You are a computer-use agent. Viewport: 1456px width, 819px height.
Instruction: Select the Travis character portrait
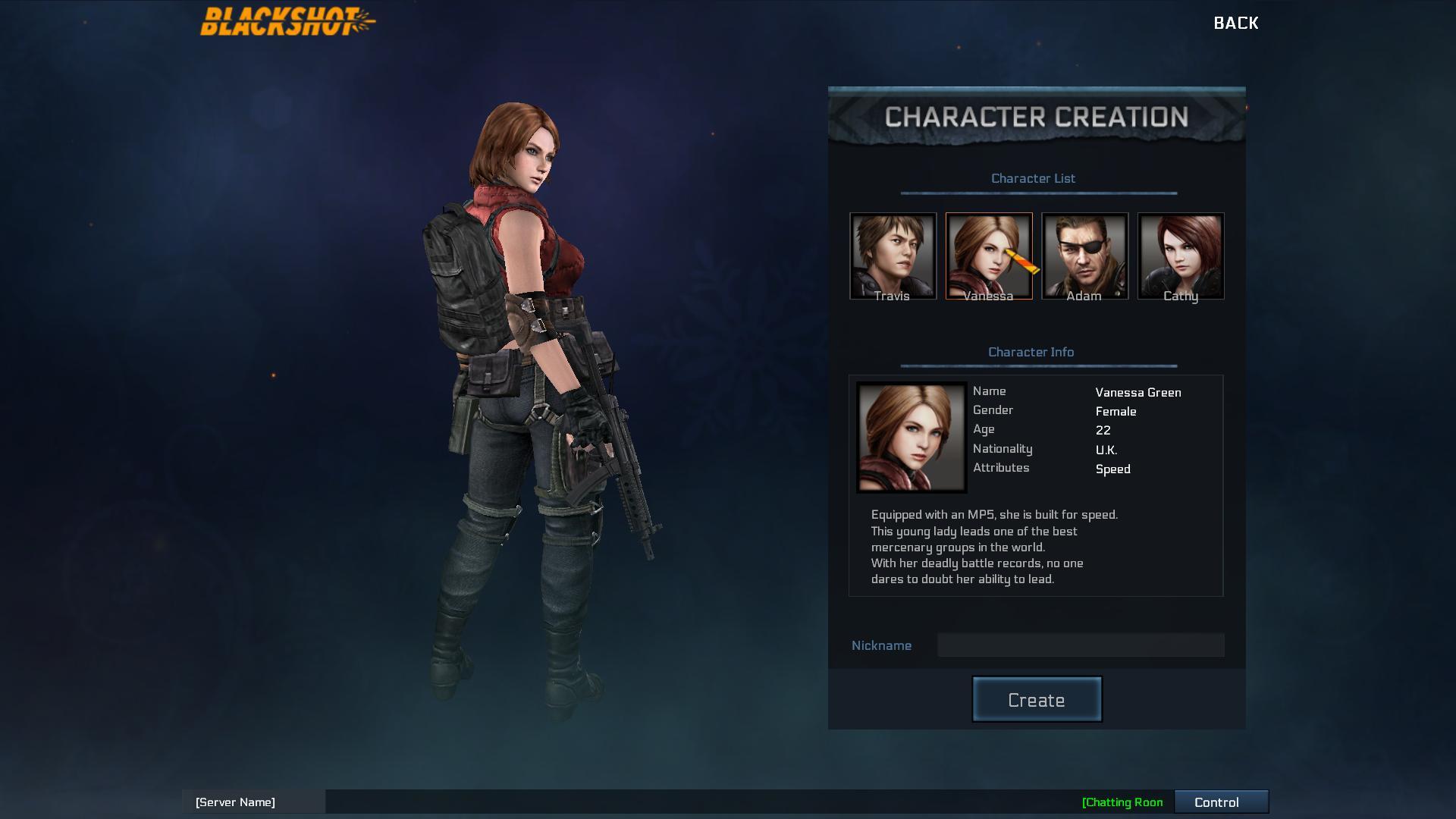click(892, 256)
